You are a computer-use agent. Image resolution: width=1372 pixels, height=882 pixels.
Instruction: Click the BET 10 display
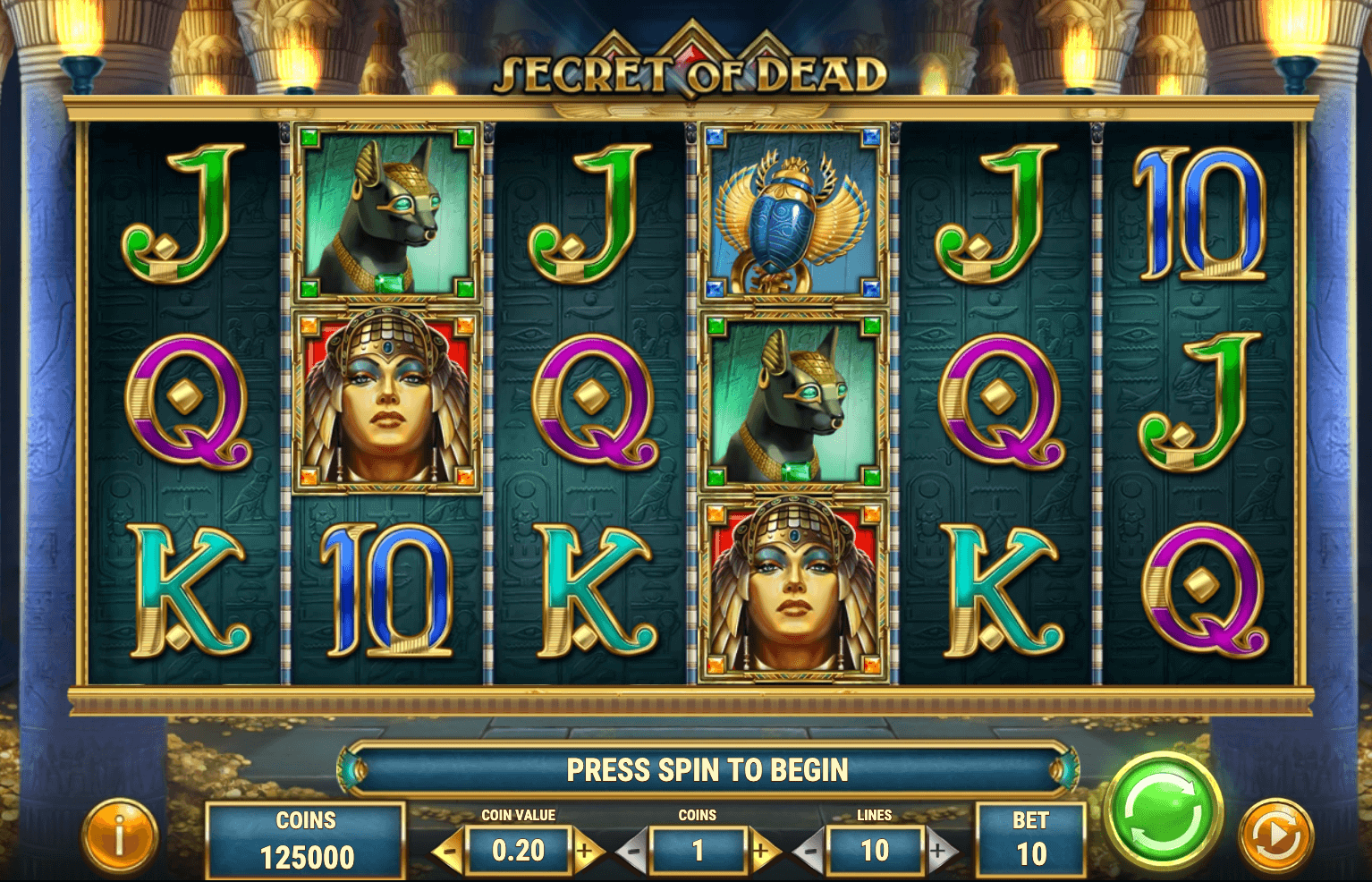point(1030,839)
